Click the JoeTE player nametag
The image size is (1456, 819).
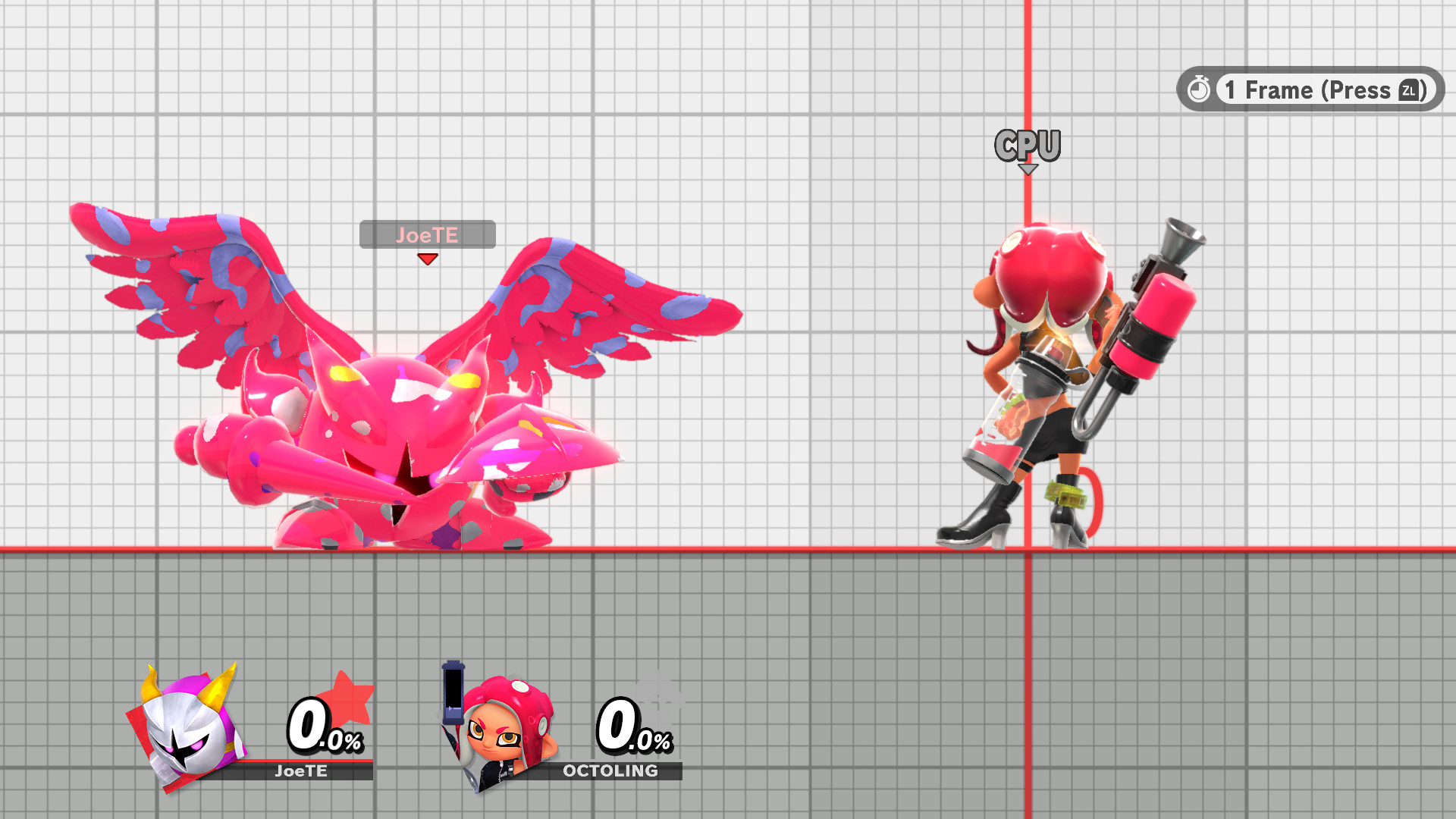pyautogui.click(x=428, y=234)
